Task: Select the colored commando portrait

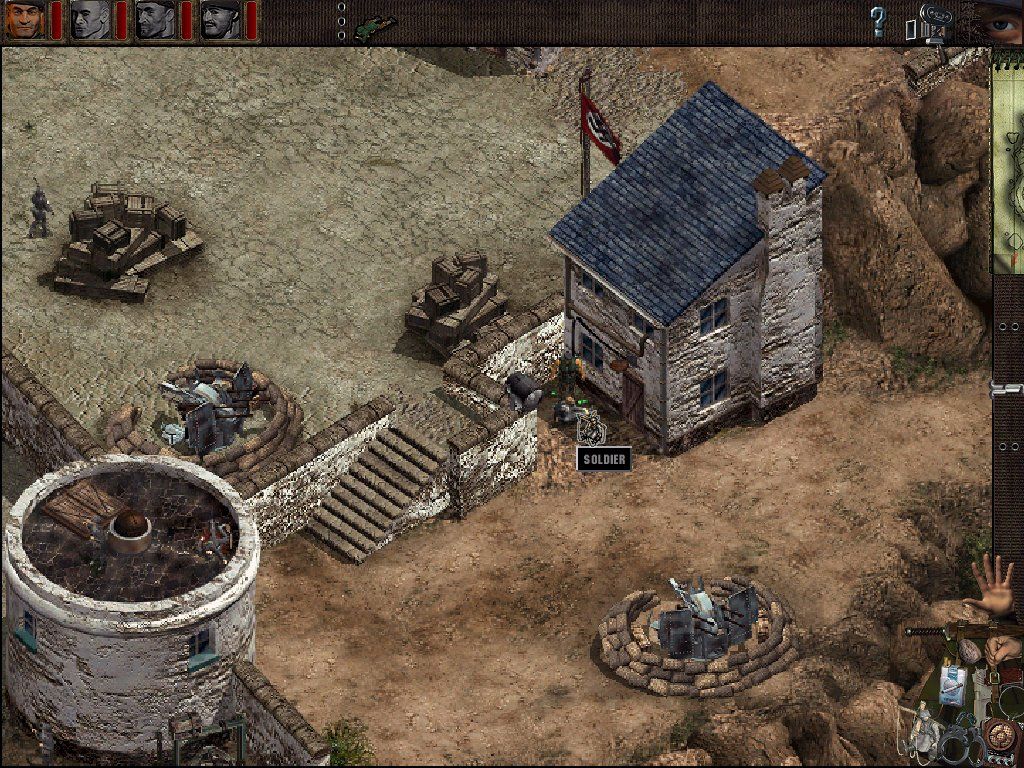Action: 24,19
